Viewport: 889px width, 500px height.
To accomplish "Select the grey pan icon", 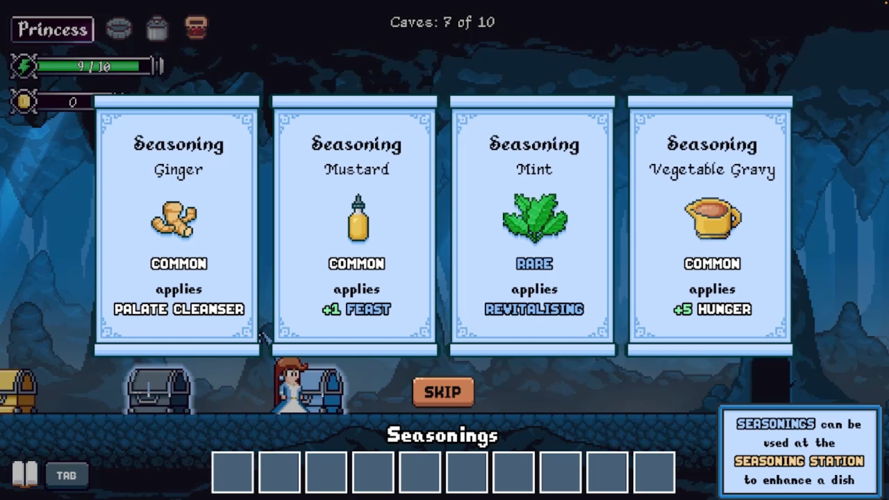I will pos(119,28).
